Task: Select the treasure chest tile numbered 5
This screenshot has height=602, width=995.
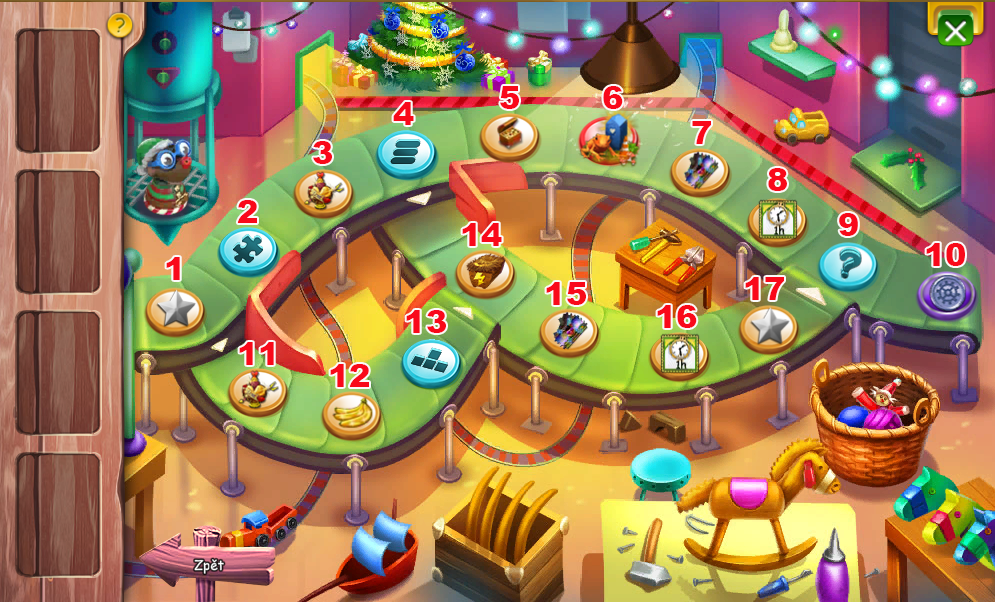Action: [509, 135]
